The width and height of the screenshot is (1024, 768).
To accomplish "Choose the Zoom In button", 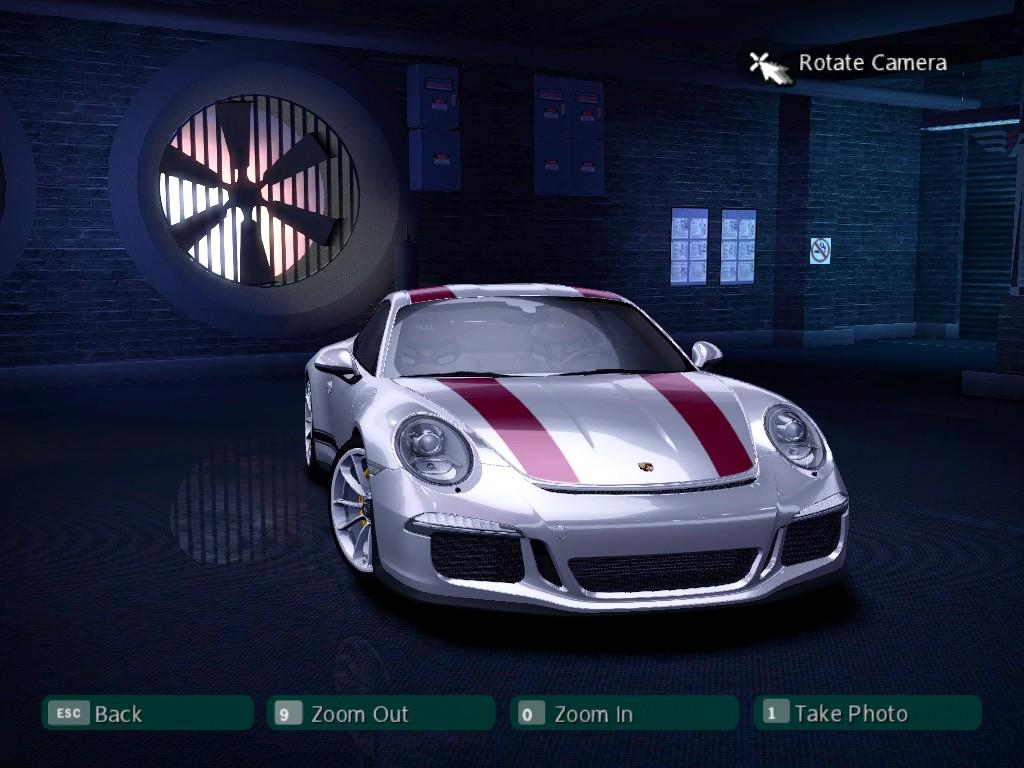I will 623,713.
